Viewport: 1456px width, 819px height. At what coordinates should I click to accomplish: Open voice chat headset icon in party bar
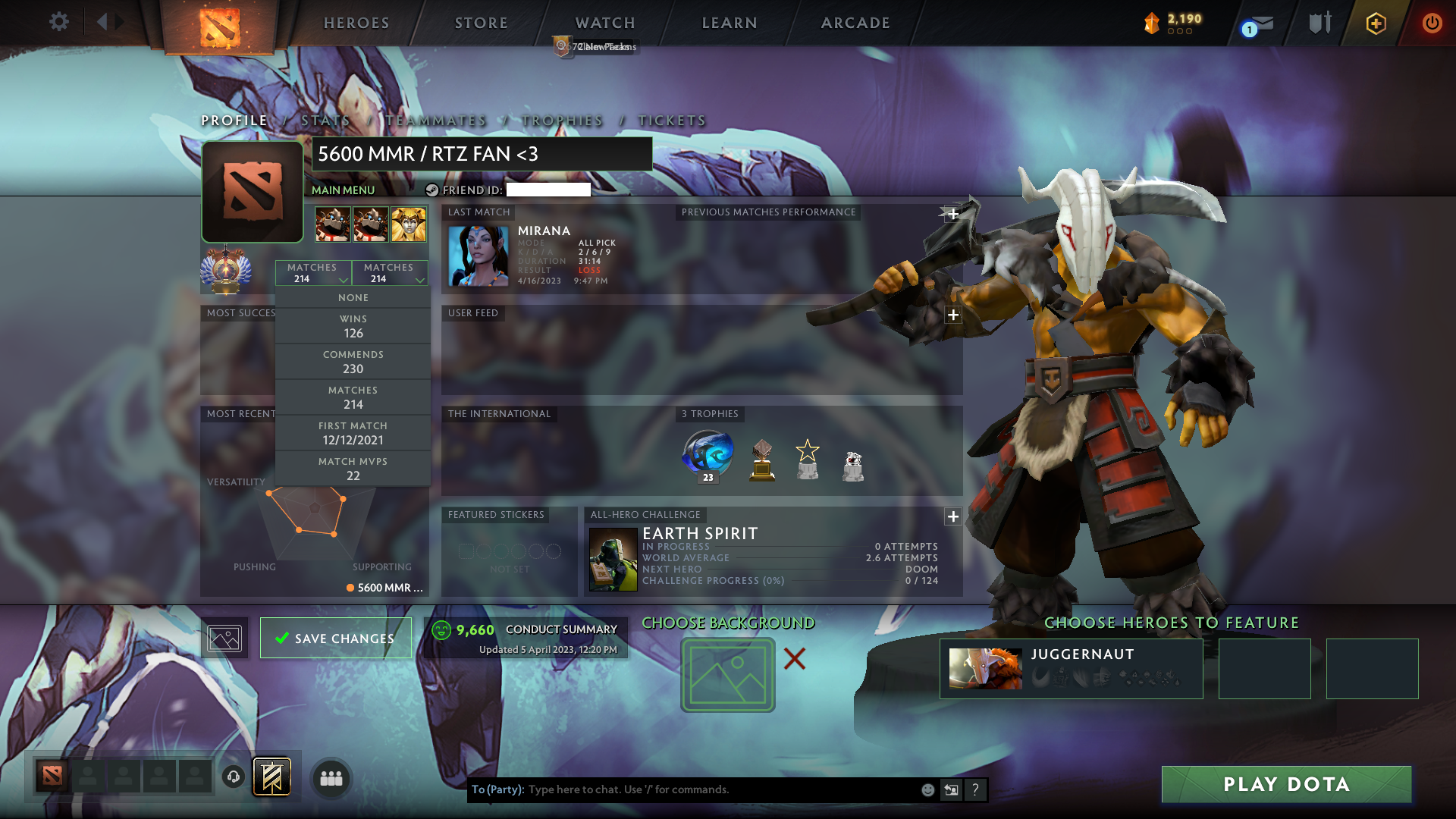233,777
